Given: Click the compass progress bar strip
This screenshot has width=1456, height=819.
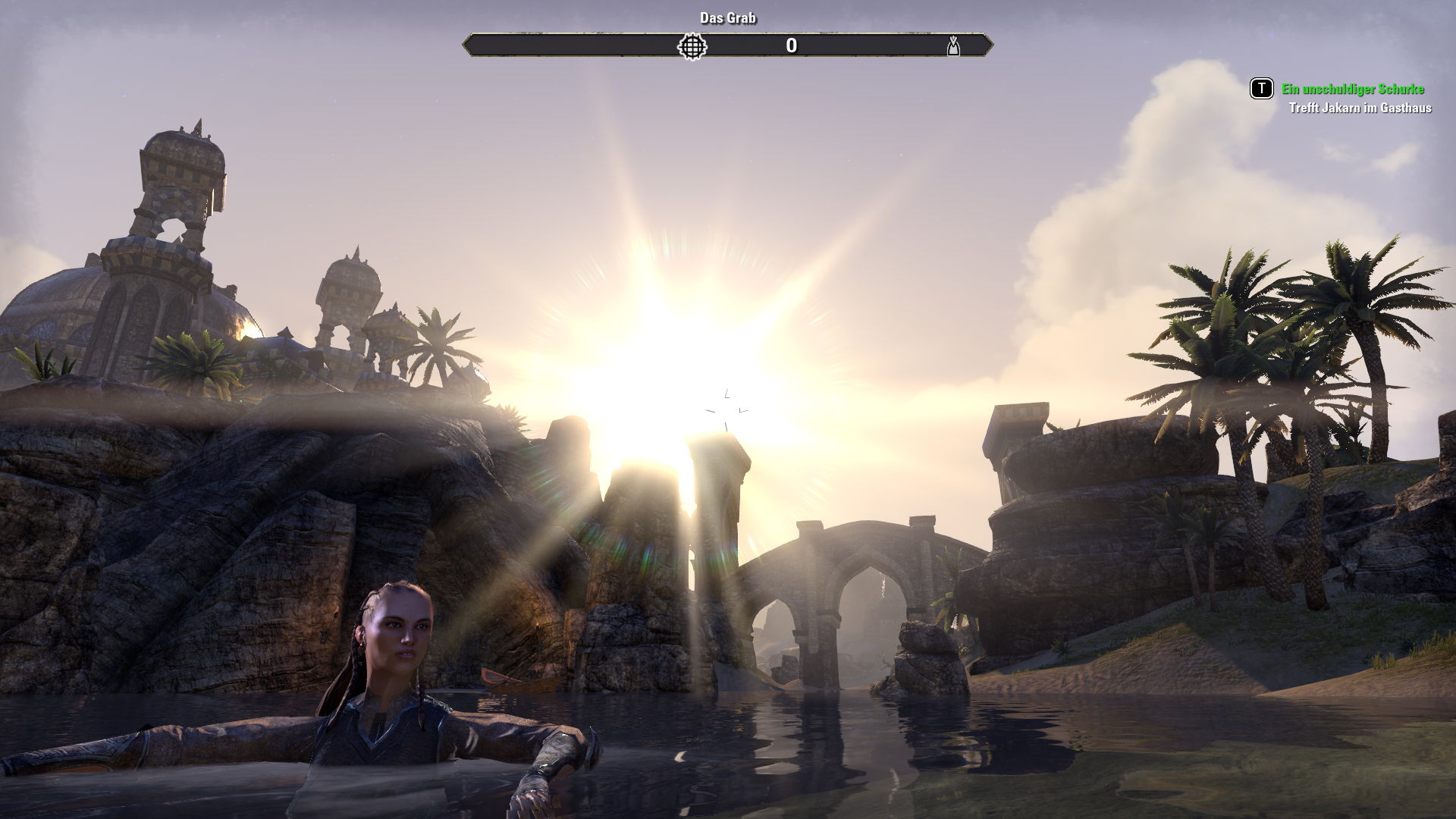Looking at the screenshot, I should point(728,46).
